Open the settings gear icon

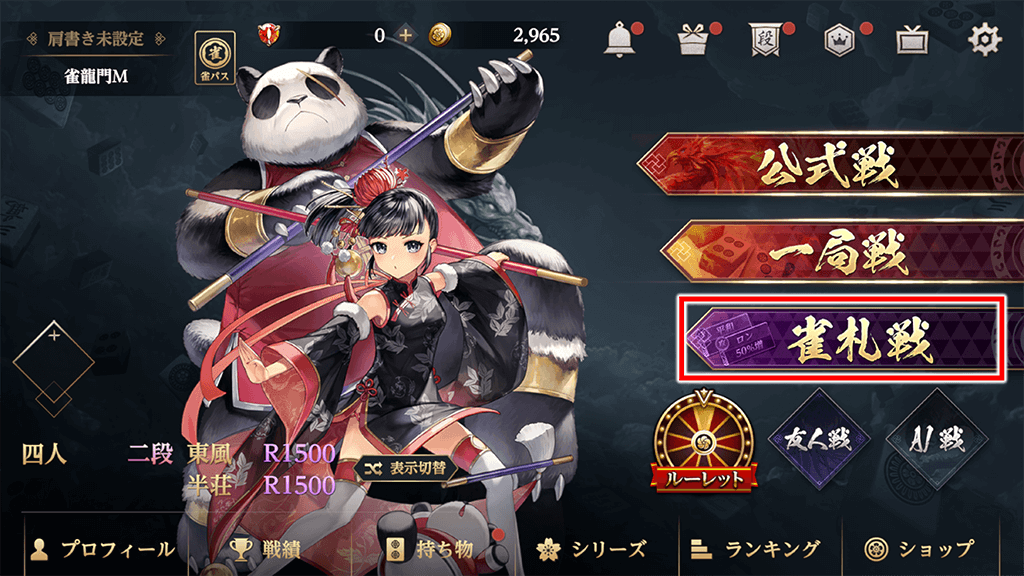pos(985,39)
